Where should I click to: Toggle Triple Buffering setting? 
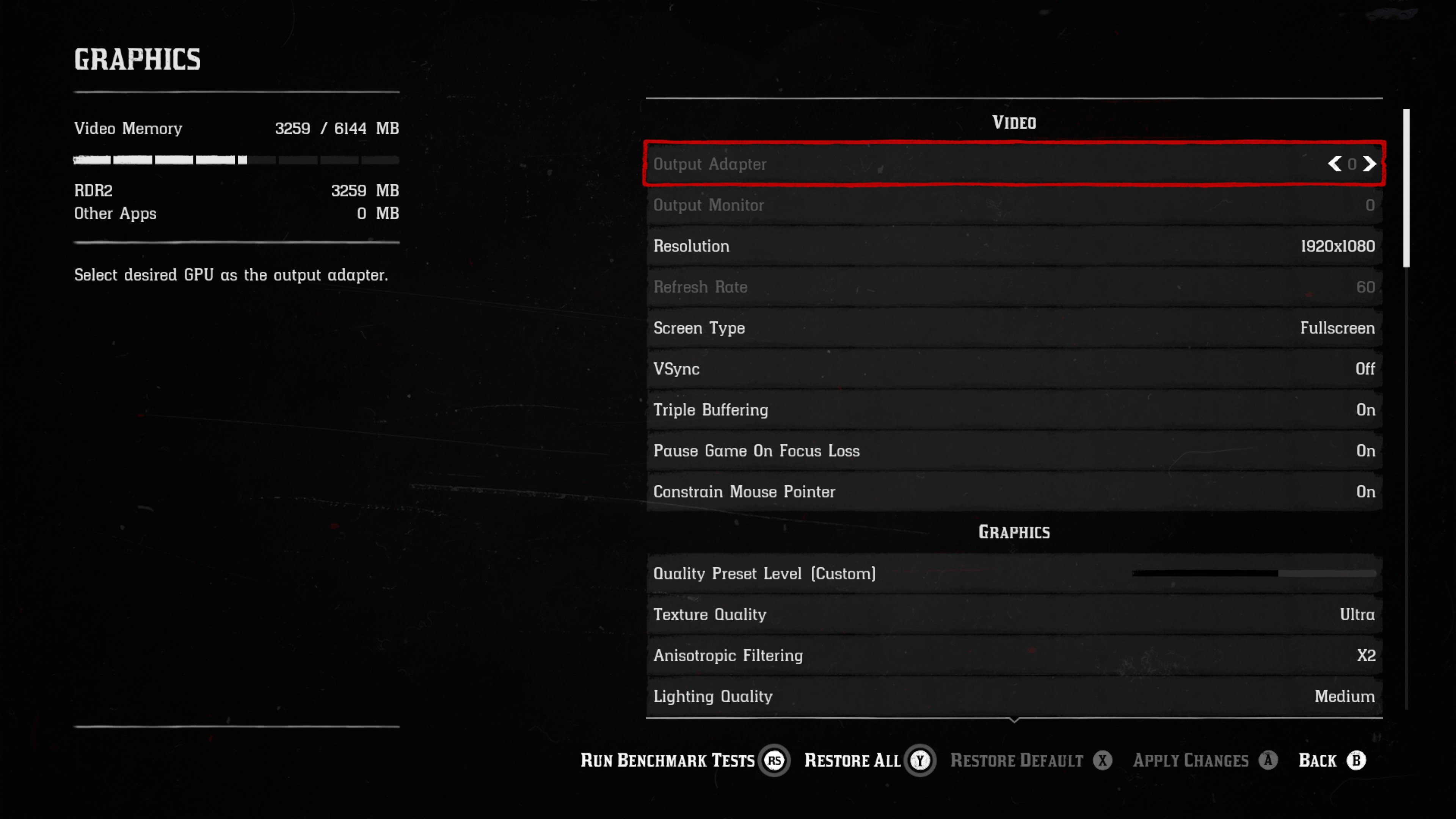(1014, 410)
